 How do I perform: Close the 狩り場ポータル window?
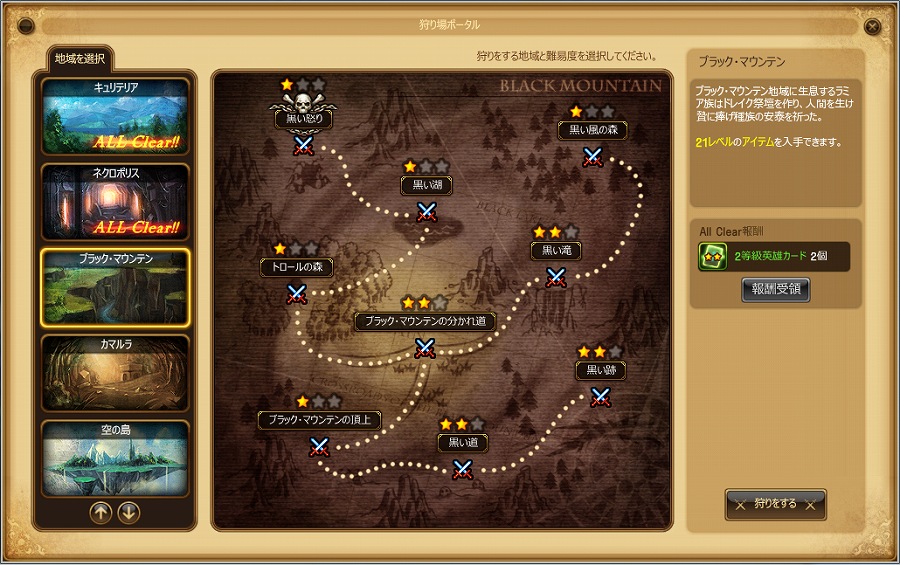(873, 26)
